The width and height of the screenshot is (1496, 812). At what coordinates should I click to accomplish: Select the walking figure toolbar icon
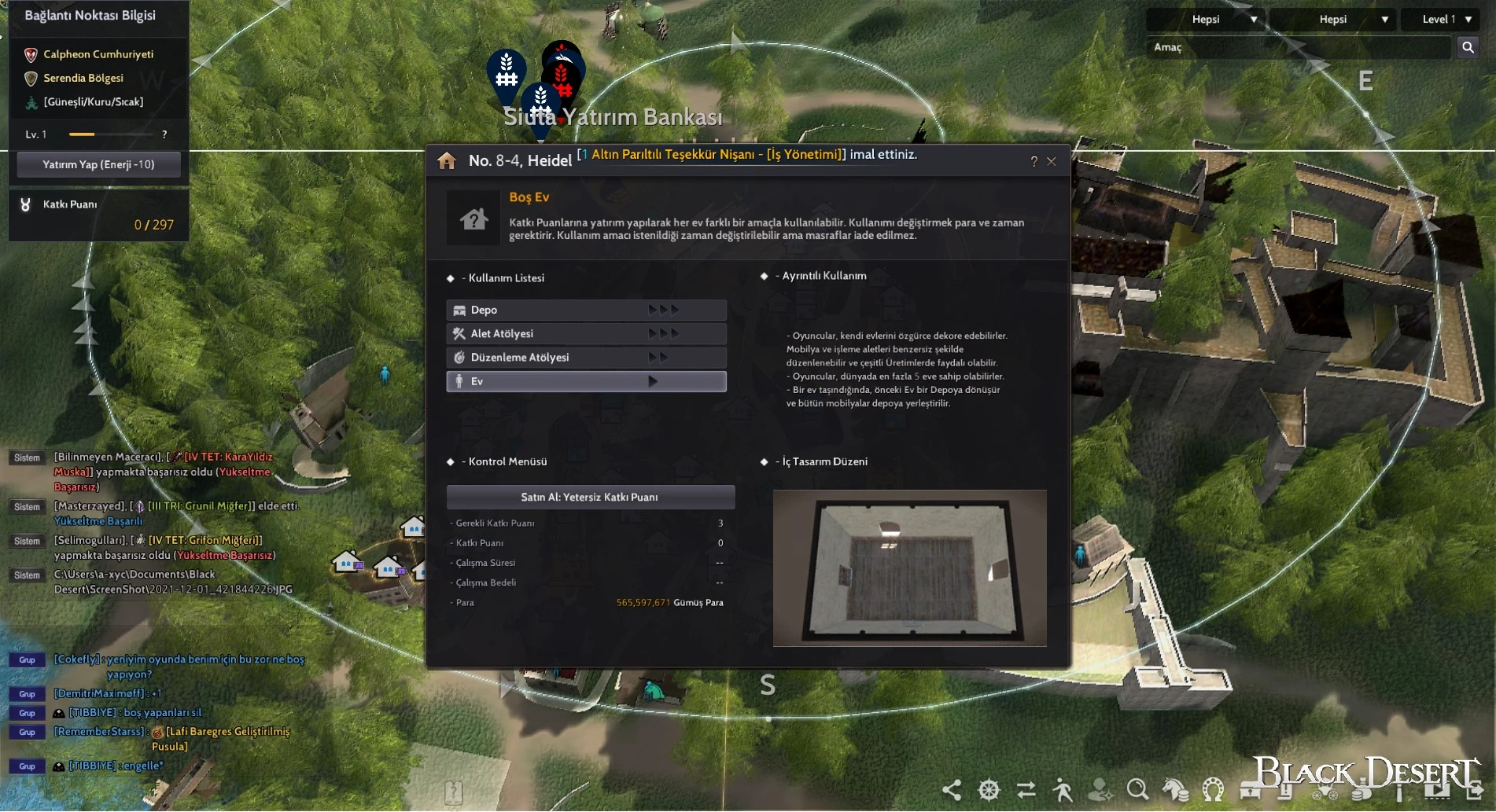click(1063, 789)
